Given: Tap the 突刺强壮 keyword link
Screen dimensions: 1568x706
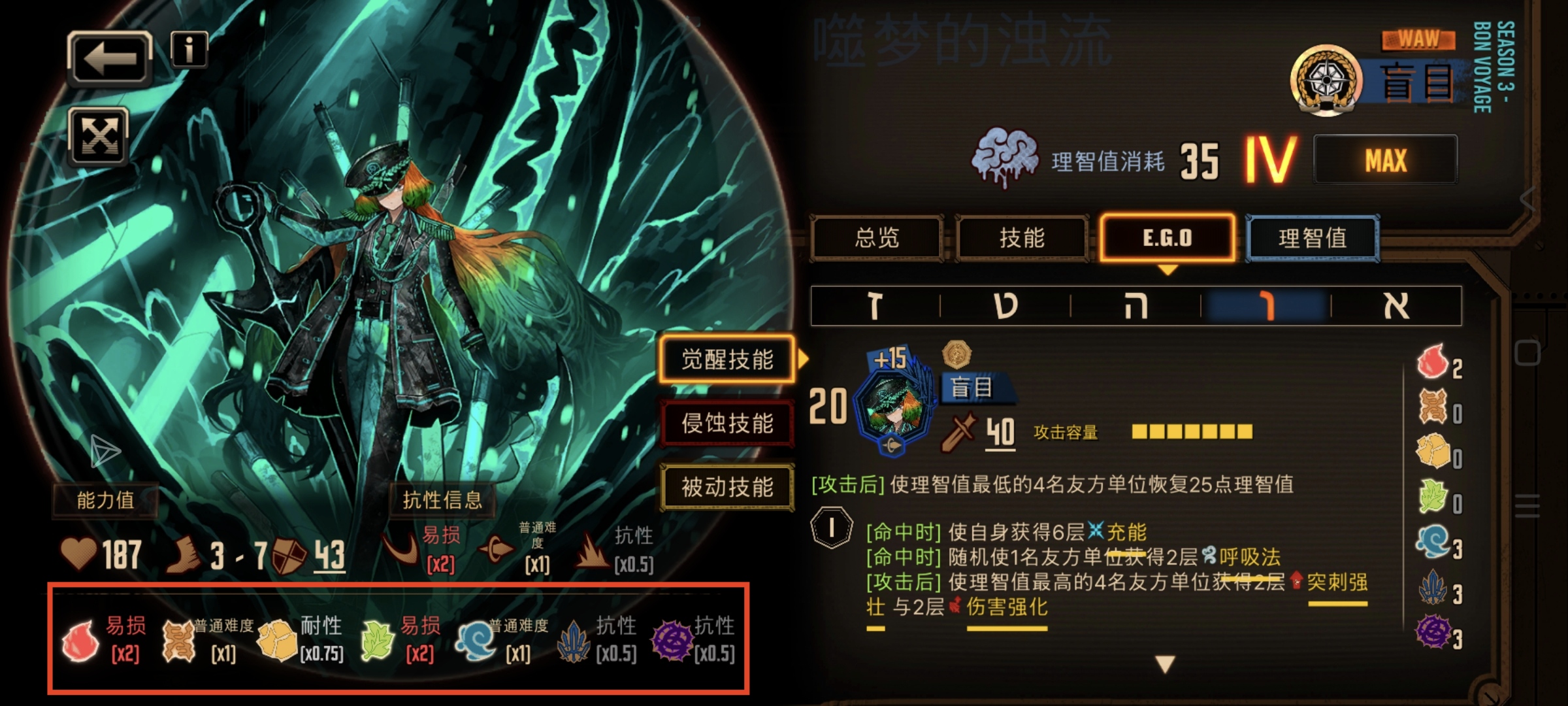Looking at the screenshot, I should (x=1337, y=582).
